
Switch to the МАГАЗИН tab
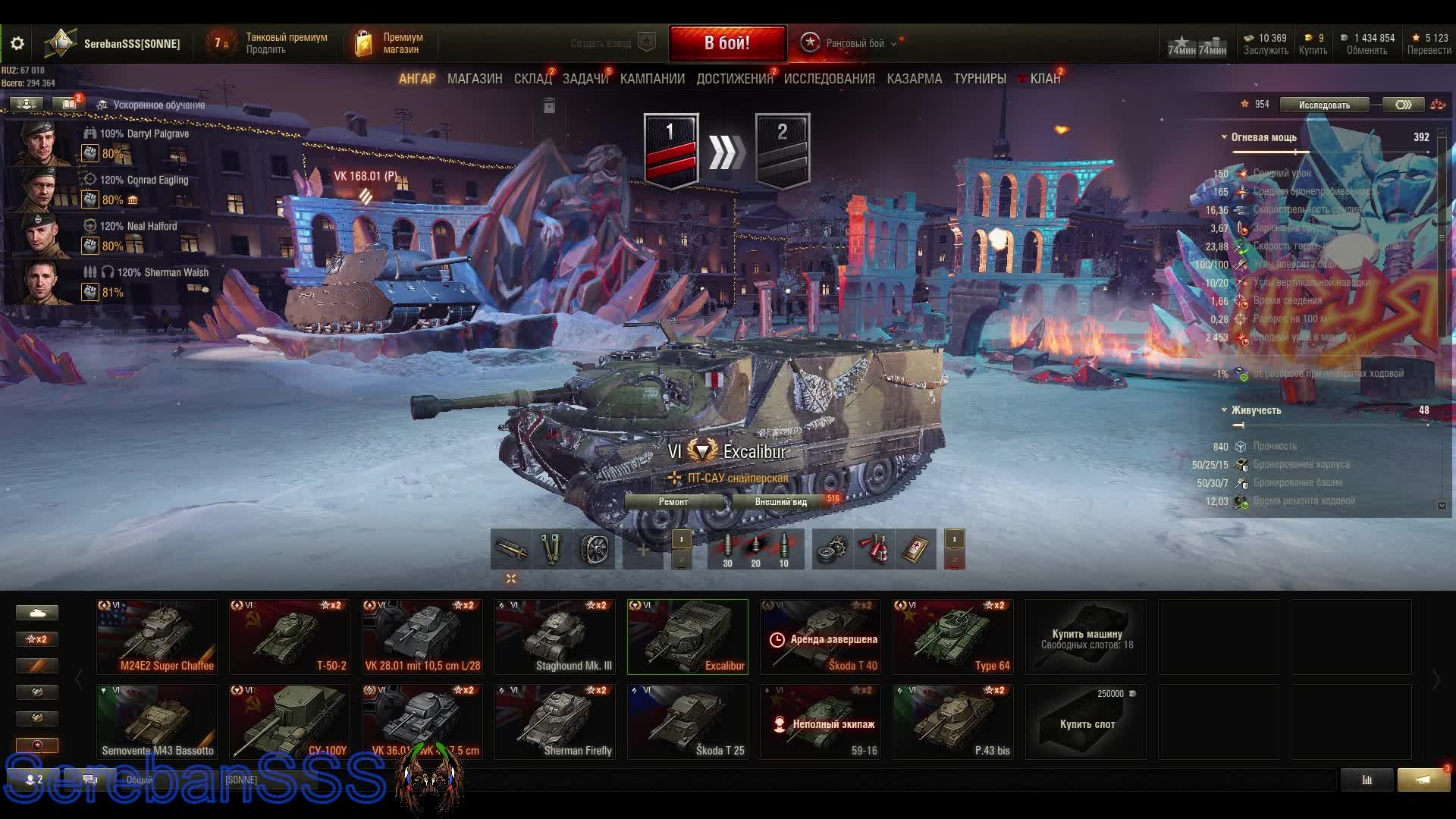pos(475,79)
